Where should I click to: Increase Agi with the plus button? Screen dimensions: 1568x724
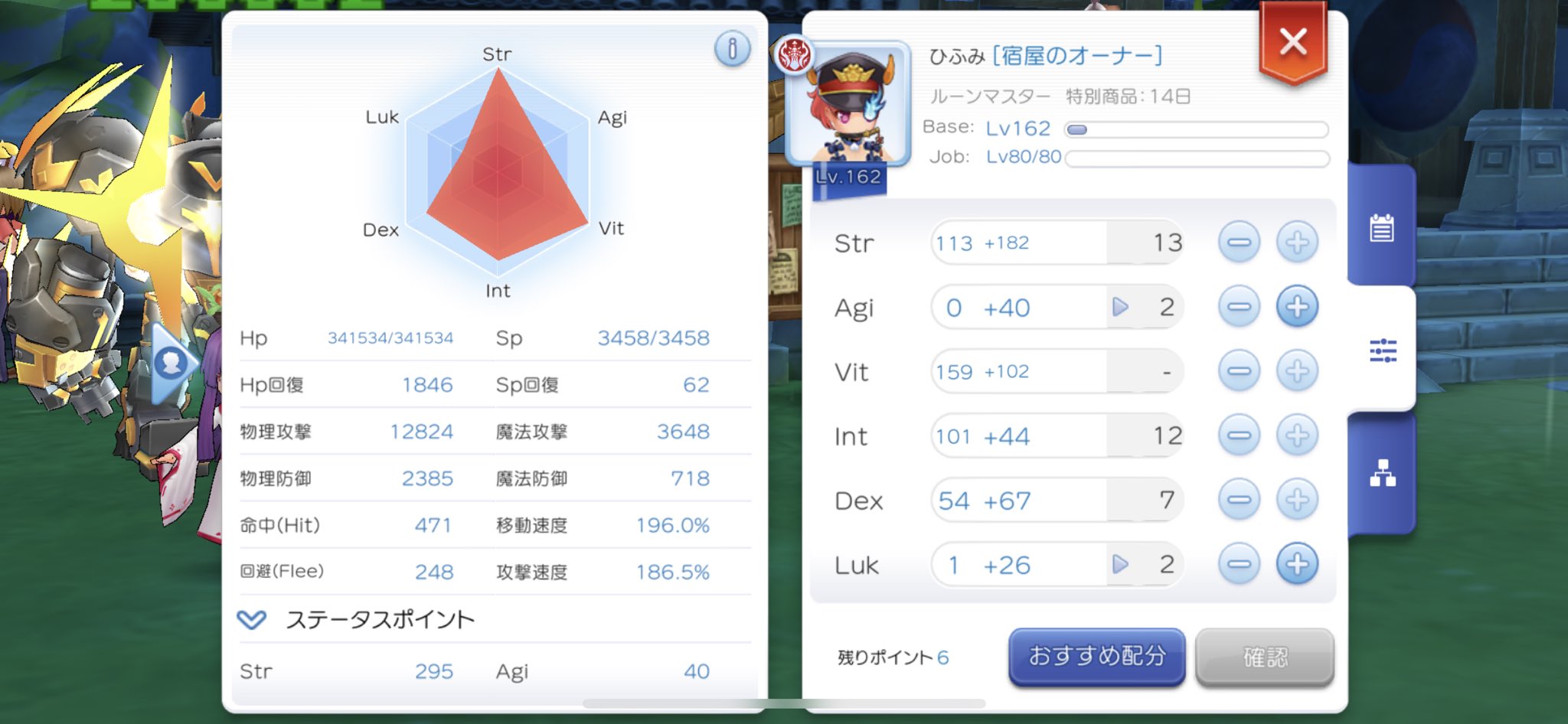1297,307
